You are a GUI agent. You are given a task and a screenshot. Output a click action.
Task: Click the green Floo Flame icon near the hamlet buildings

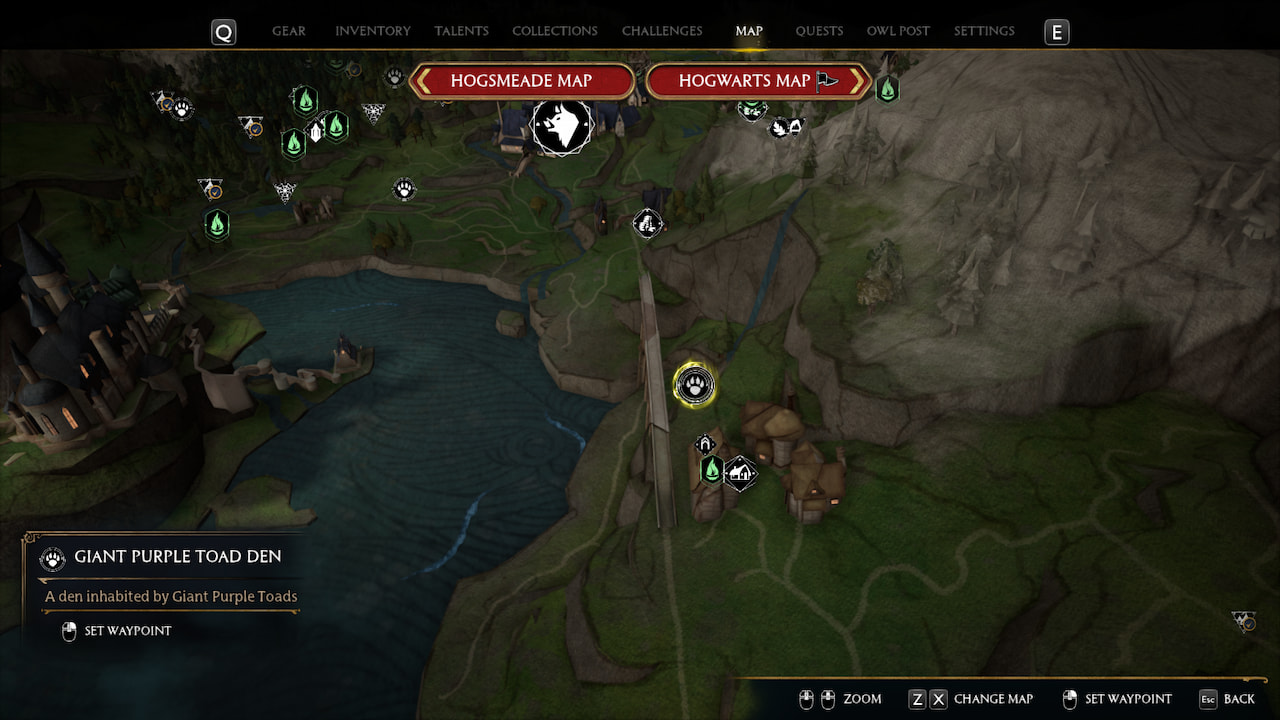[711, 469]
